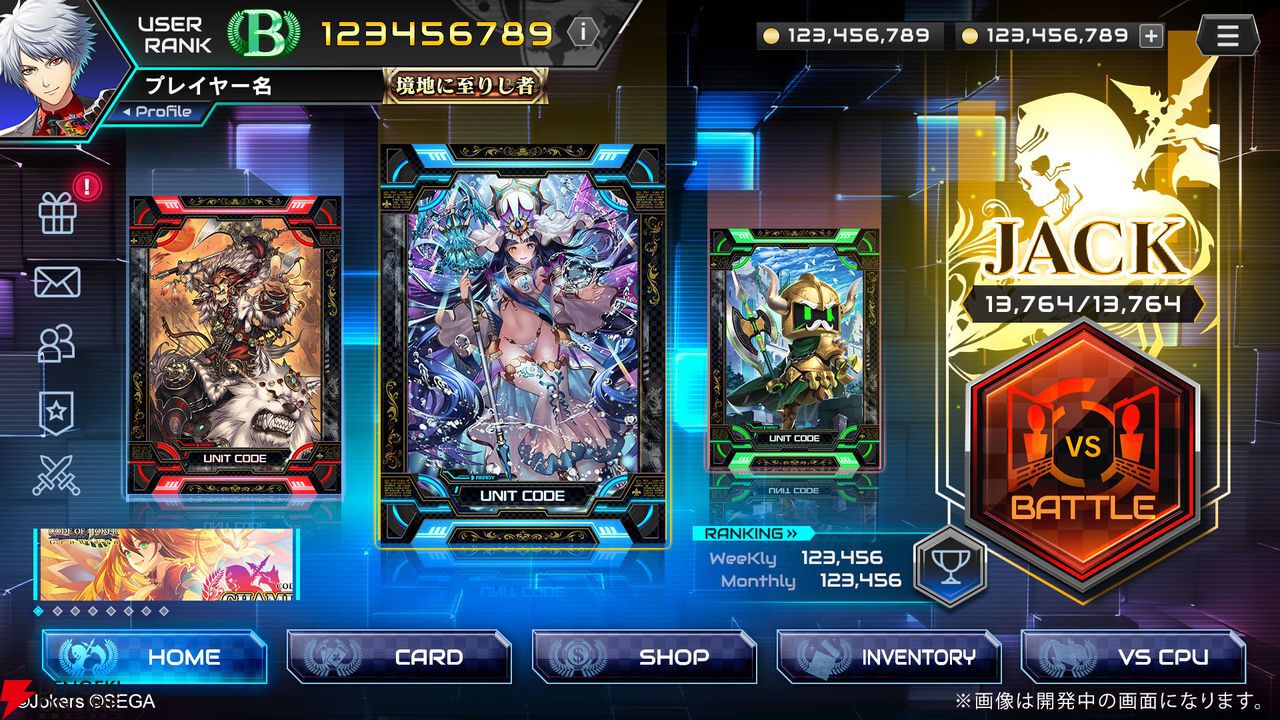Open the hamburger menu top right
Screen dimensions: 1280x720
[1227, 33]
